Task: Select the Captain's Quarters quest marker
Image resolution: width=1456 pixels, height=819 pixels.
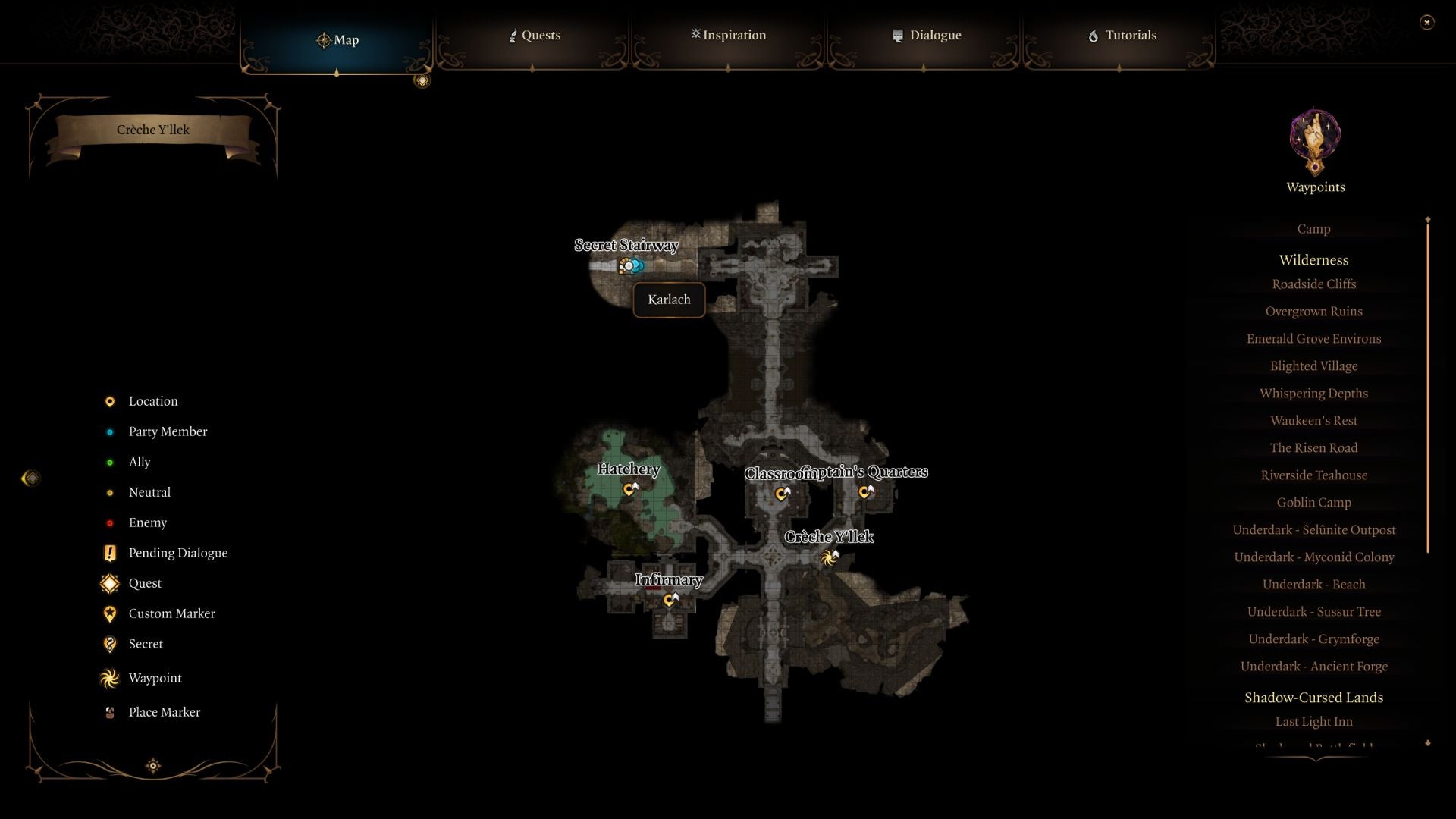Action: tap(864, 492)
